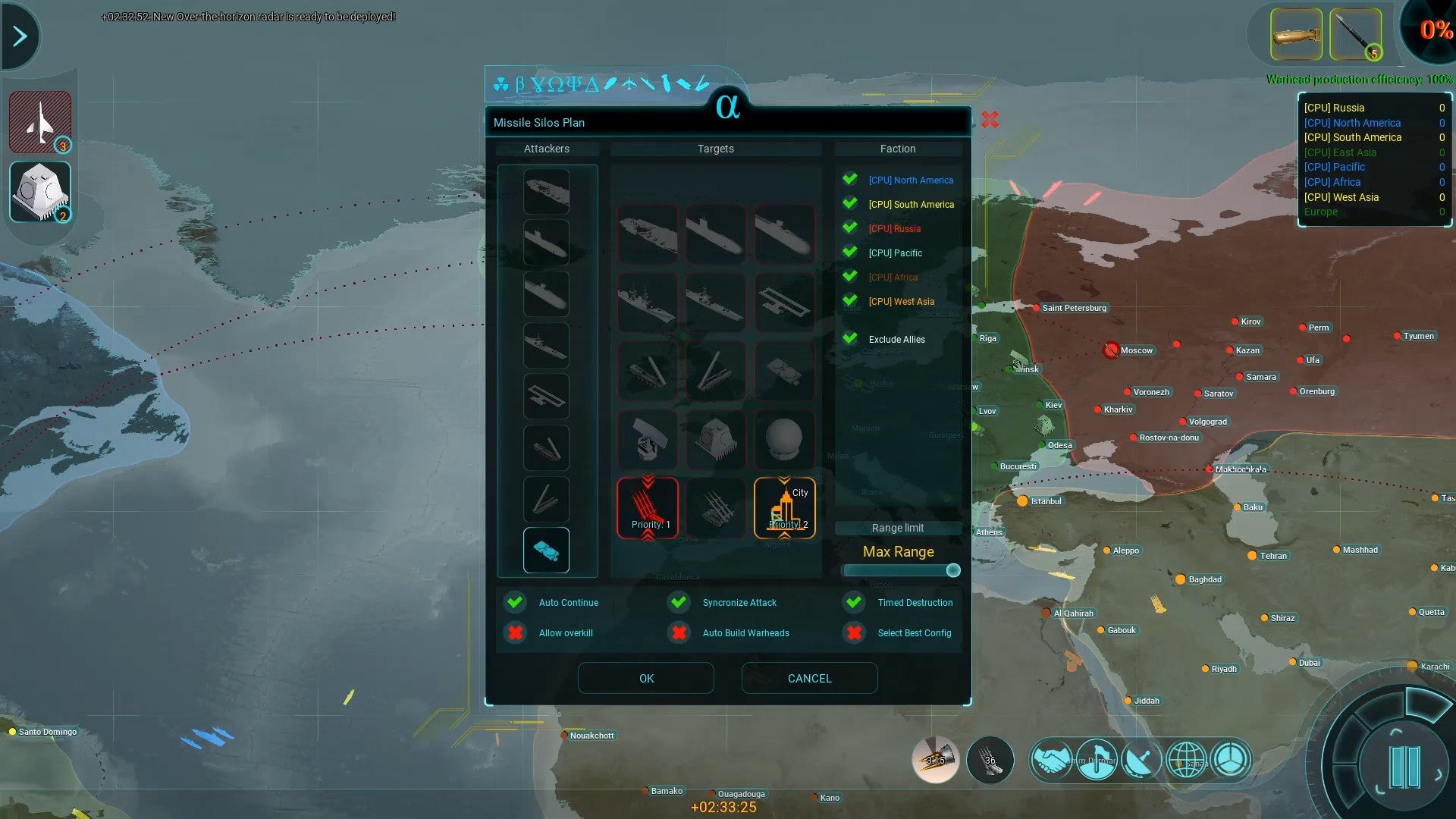
Task: Confirm the plan with OK button
Action: coord(645,678)
